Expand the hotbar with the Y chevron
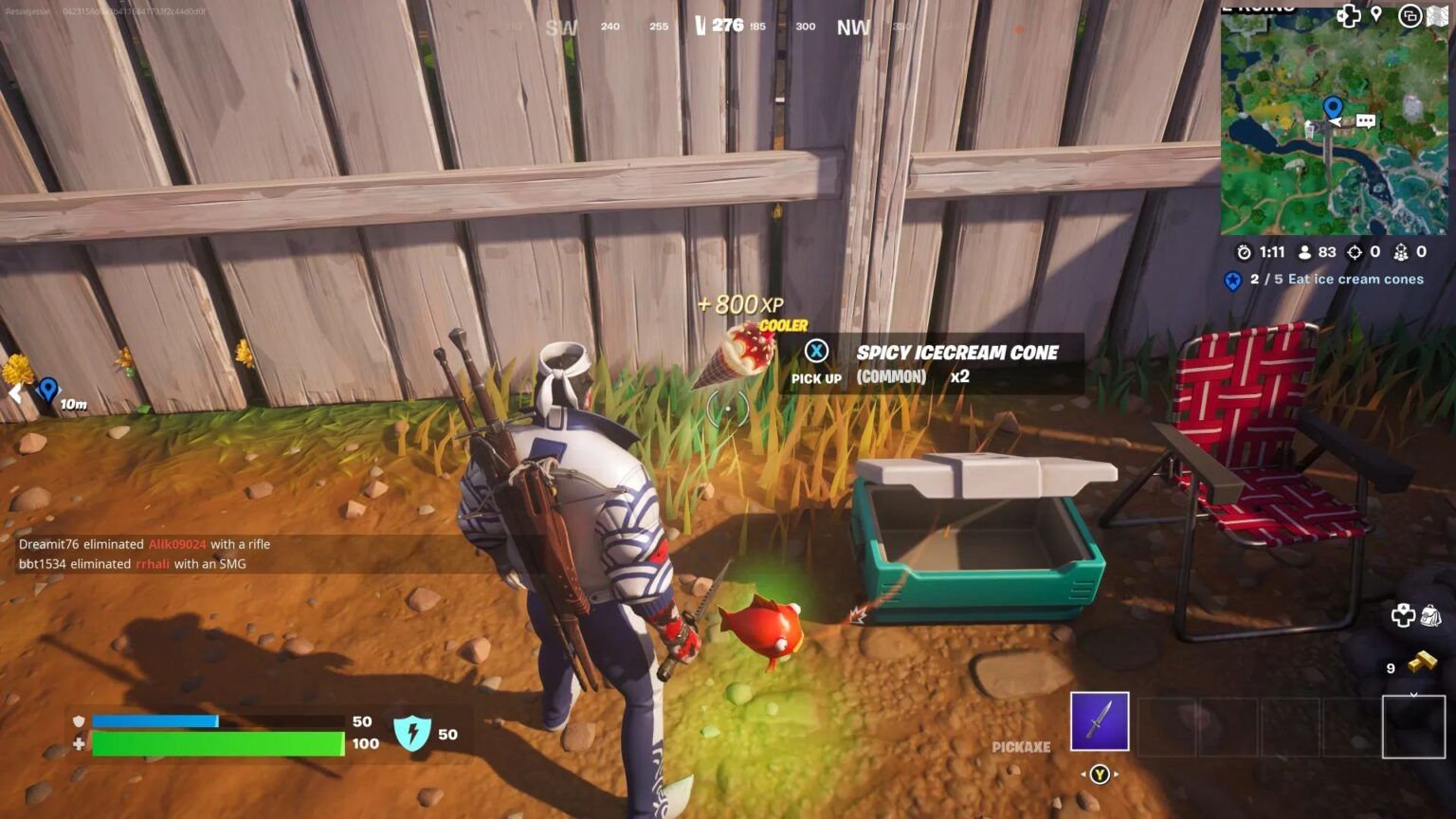 click(x=1100, y=773)
